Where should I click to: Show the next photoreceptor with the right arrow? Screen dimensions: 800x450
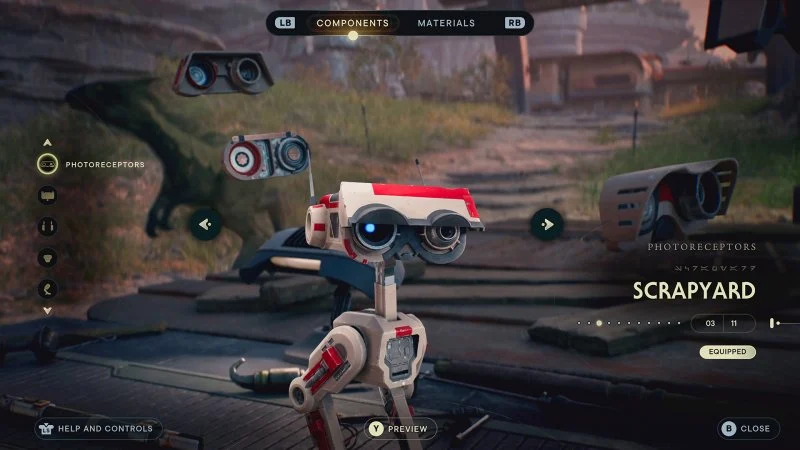546,224
